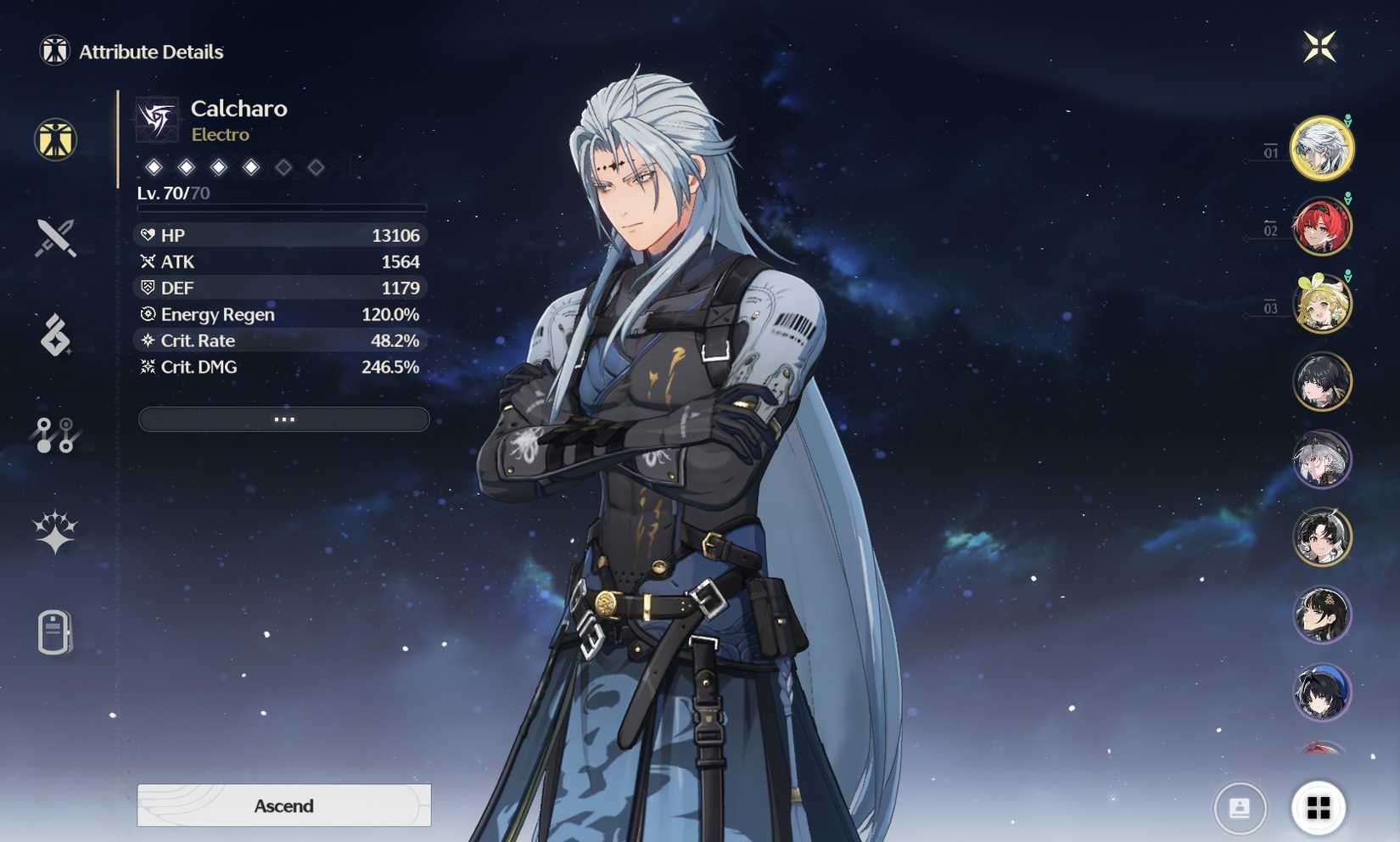This screenshot has height=842, width=1400.
Task: Choose the blonde character with flower hairpiece in slot 03
Action: pos(1321,304)
